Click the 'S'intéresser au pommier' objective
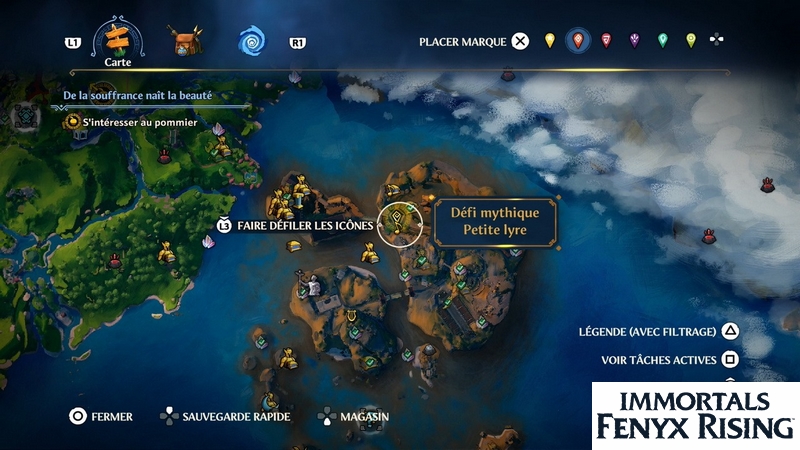Screen dimensions: 800x450 click(x=139, y=122)
